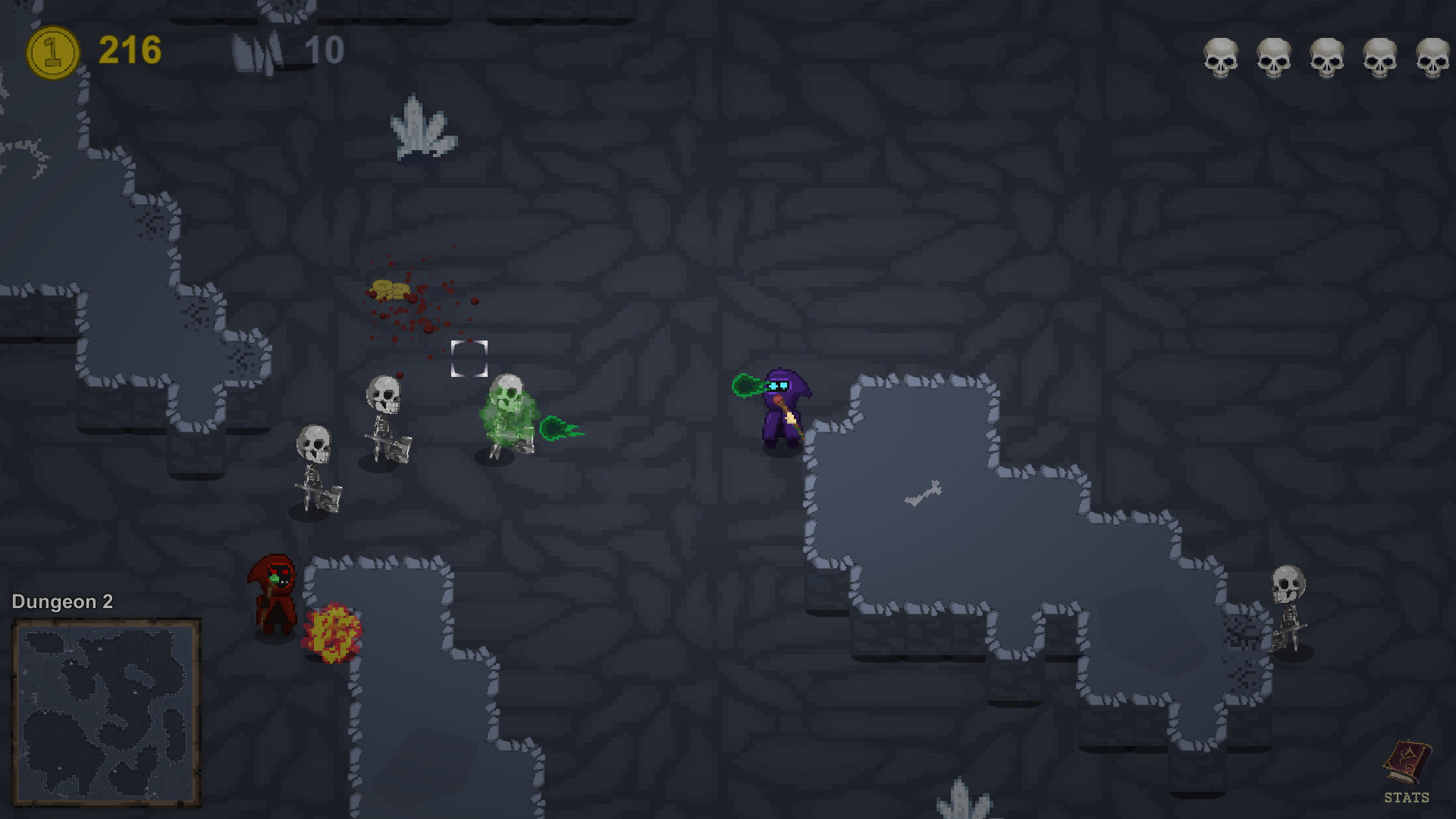Select the rightmost skull life icon
The image size is (1456, 819).
(x=1431, y=57)
